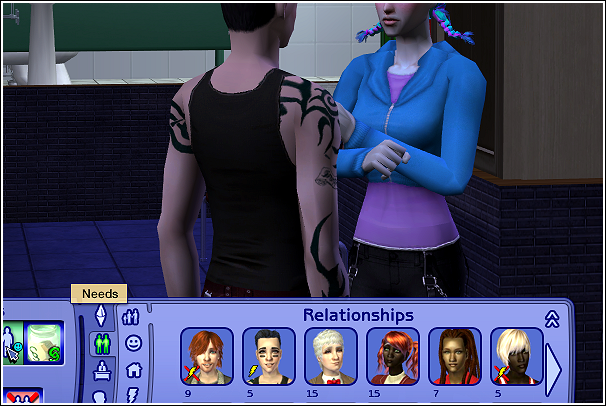This screenshot has width=606, height=406.
Task: Open the Needs panel tab
Action: 101,345
